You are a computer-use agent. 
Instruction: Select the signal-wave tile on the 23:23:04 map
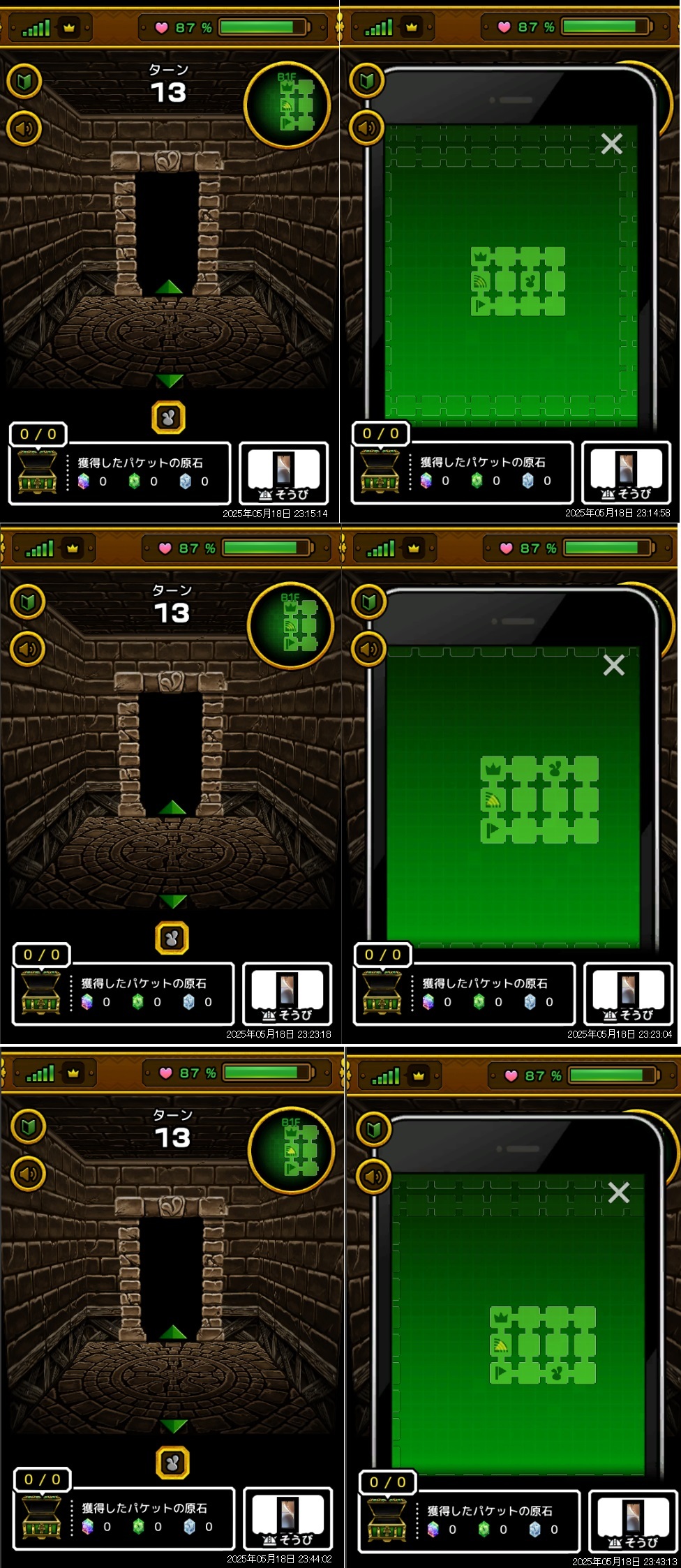coord(493,800)
